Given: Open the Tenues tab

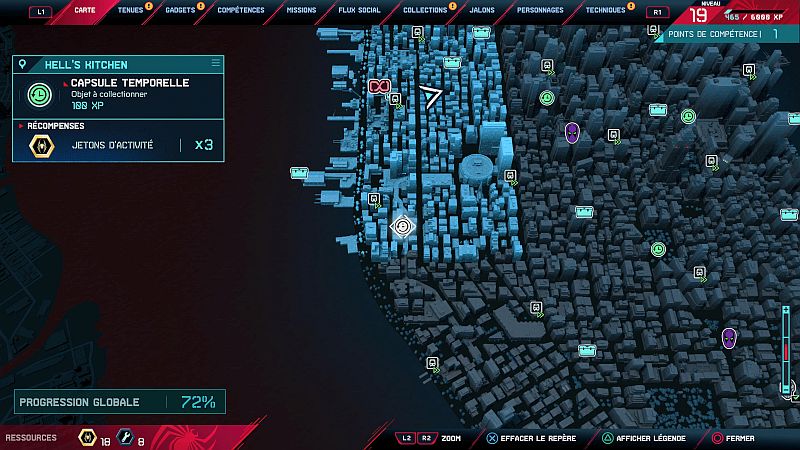Looking at the screenshot, I should [x=130, y=10].
